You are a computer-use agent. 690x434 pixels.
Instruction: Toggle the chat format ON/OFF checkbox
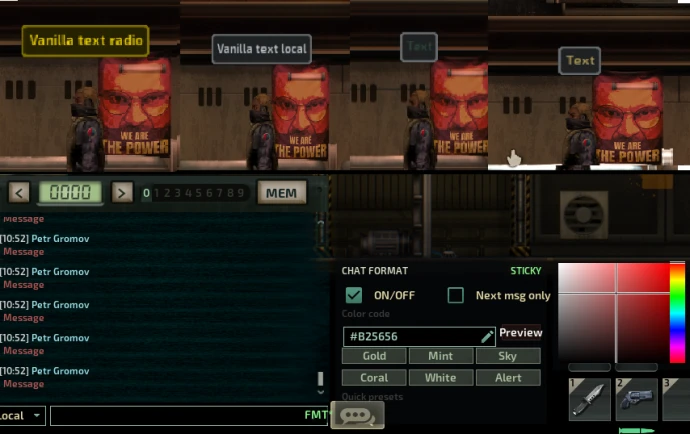point(353,295)
